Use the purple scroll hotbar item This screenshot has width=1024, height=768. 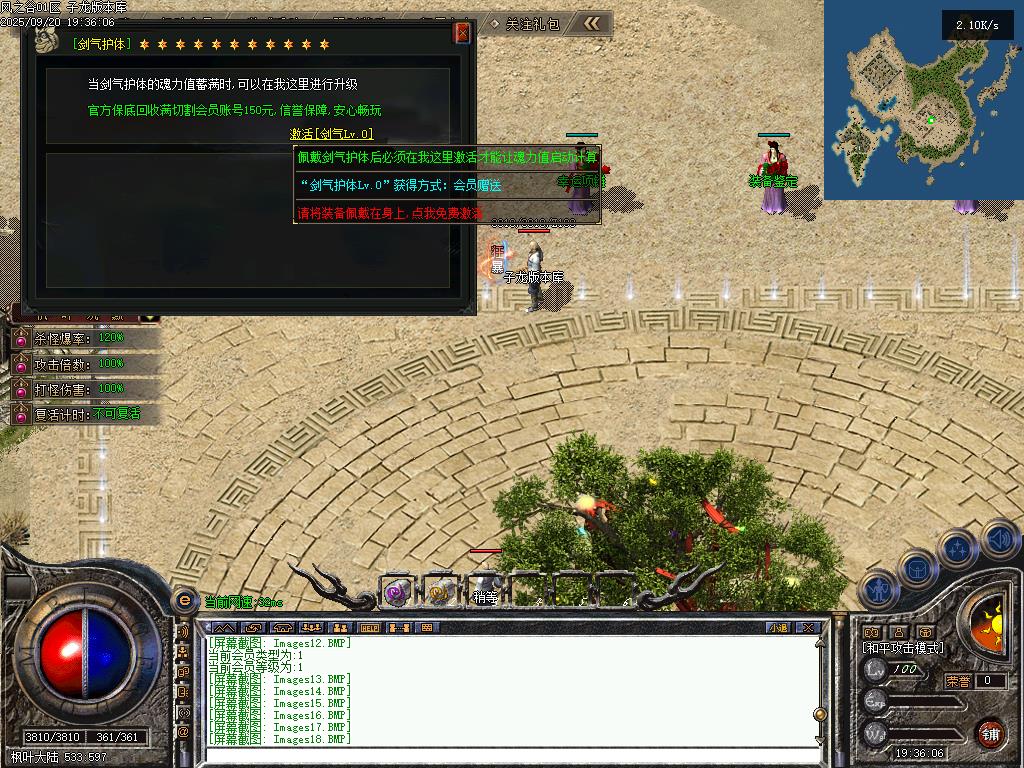tap(395, 591)
